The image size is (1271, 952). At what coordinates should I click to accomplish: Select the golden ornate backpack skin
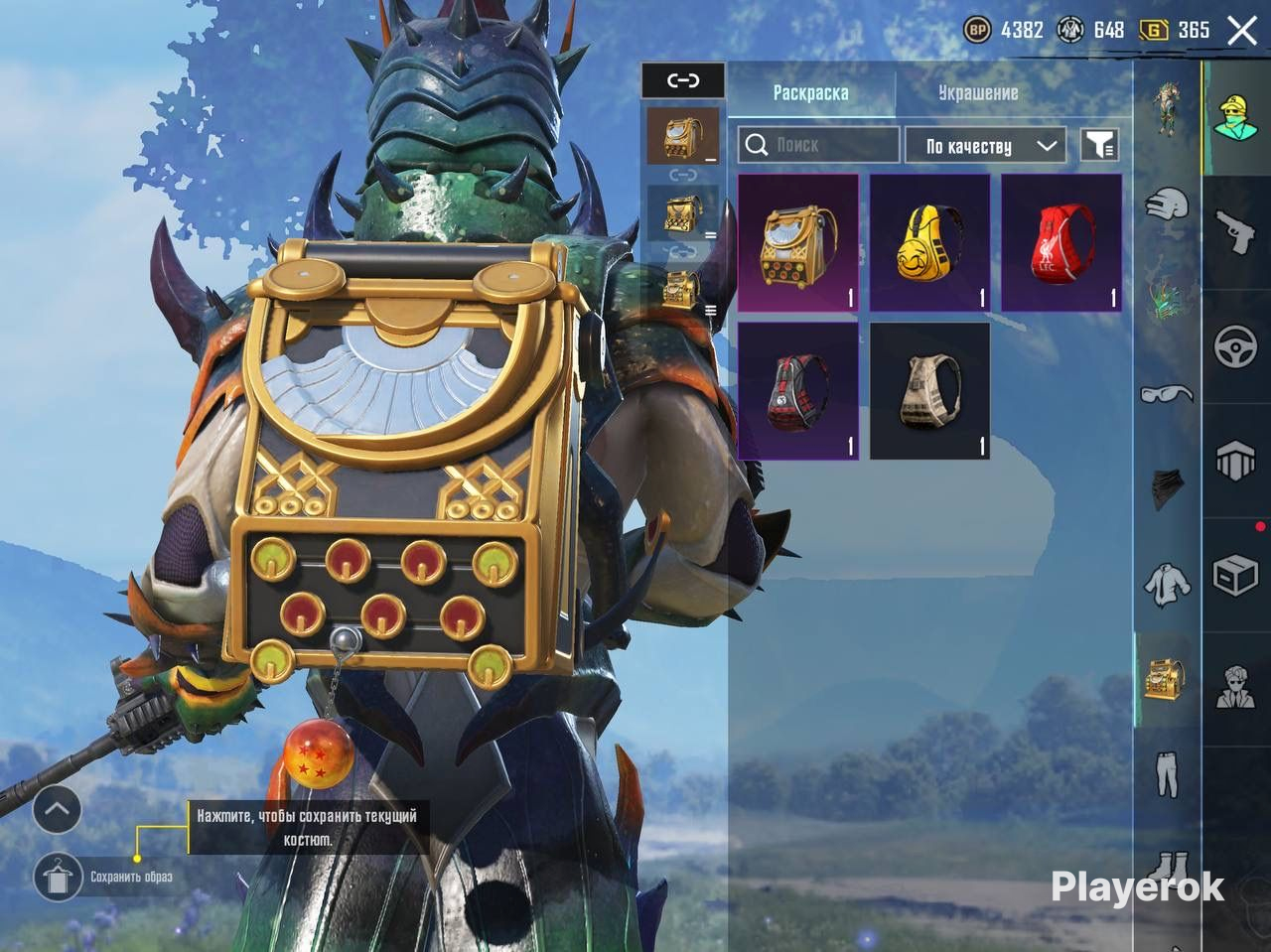[x=797, y=243]
